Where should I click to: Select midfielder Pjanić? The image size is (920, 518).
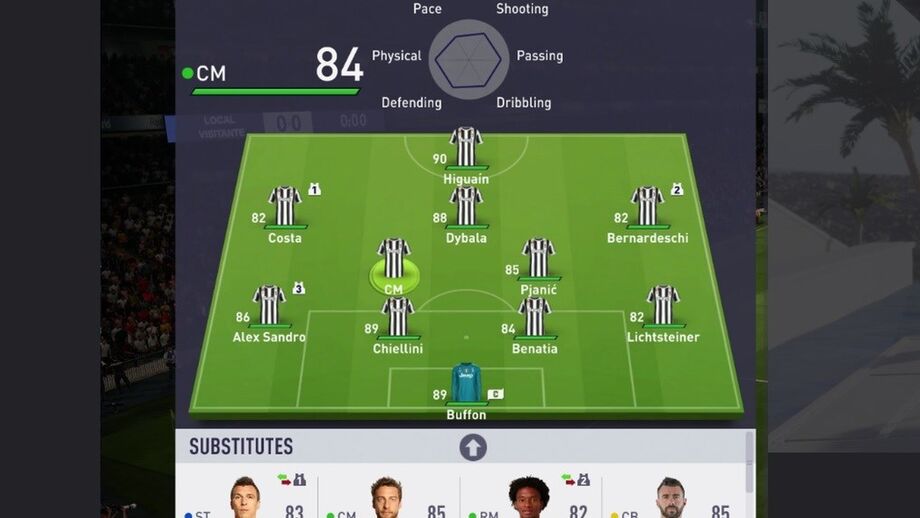(538, 259)
